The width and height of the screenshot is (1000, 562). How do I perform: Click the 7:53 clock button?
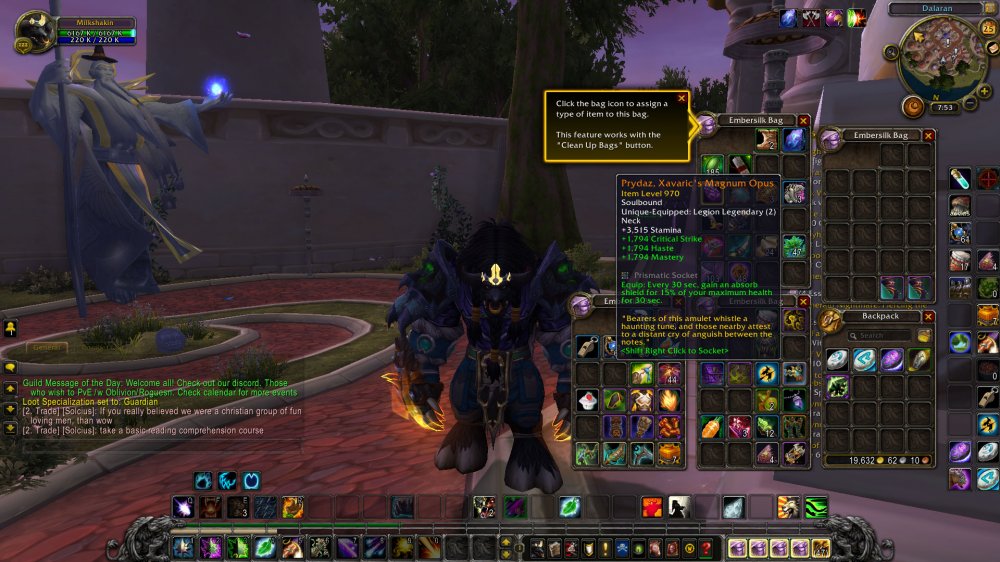tap(944, 108)
